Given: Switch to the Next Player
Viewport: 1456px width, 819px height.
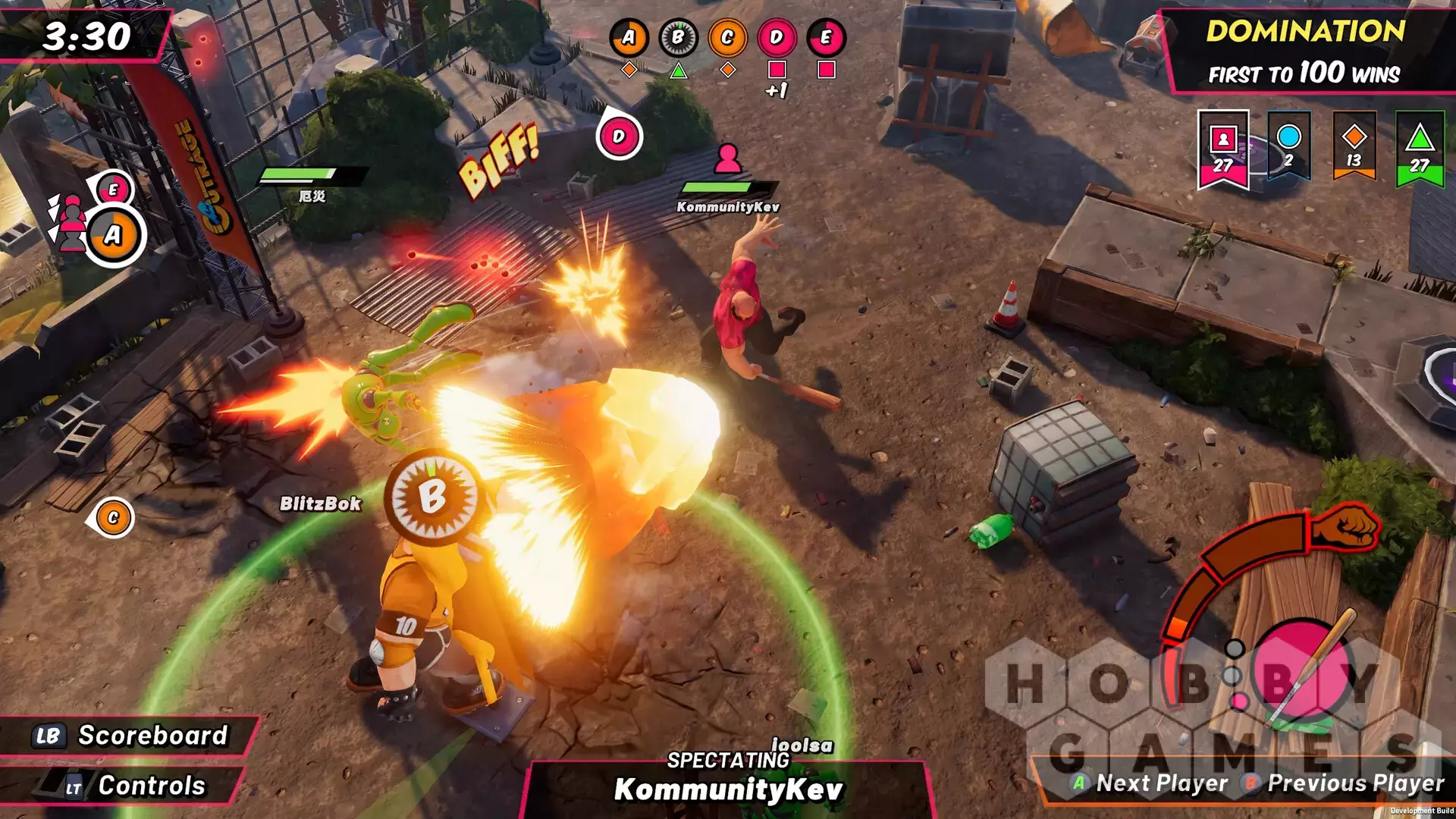Looking at the screenshot, I should [x=1151, y=783].
